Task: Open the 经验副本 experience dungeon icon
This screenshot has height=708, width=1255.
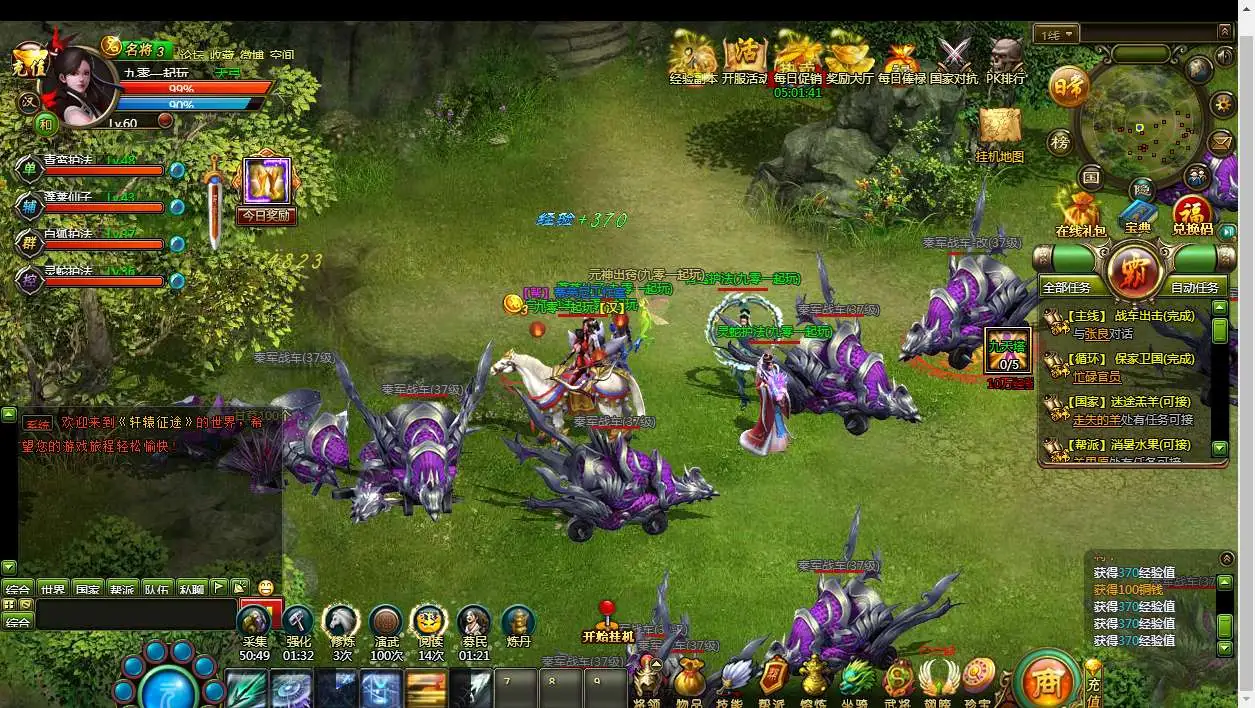Action: coord(692,58)
